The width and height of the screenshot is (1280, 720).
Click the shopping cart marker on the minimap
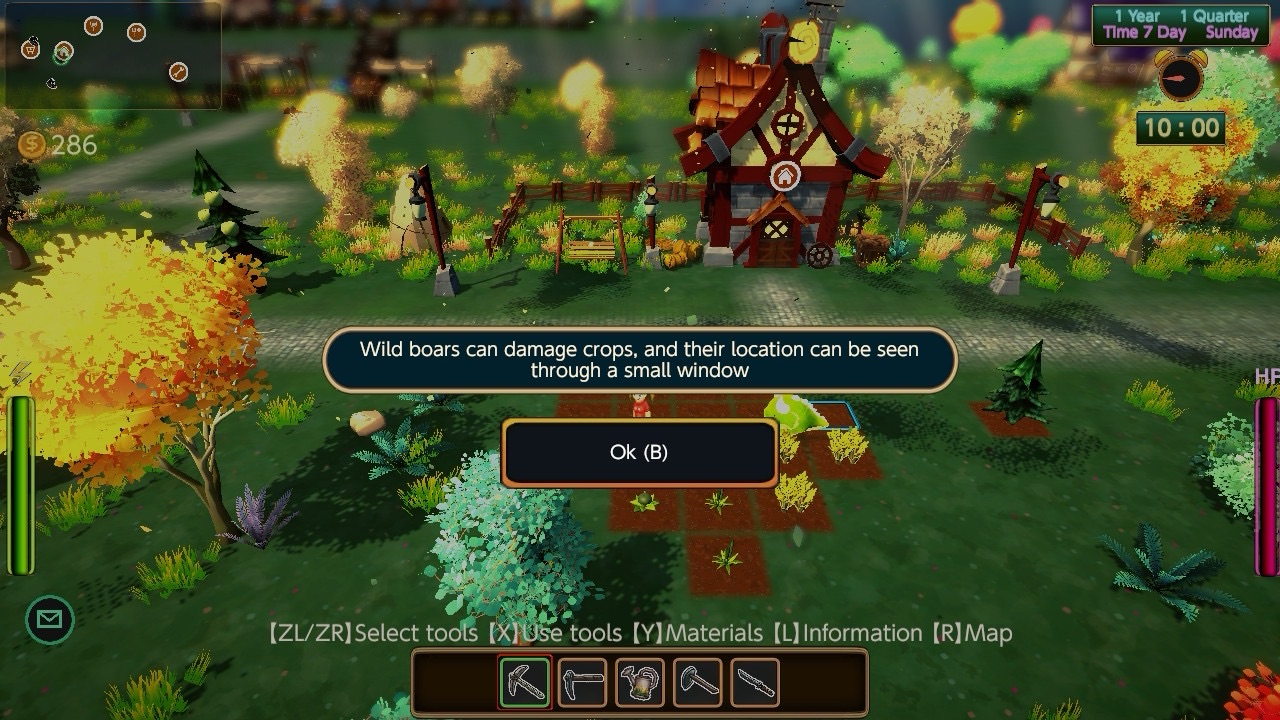point(30,48)
